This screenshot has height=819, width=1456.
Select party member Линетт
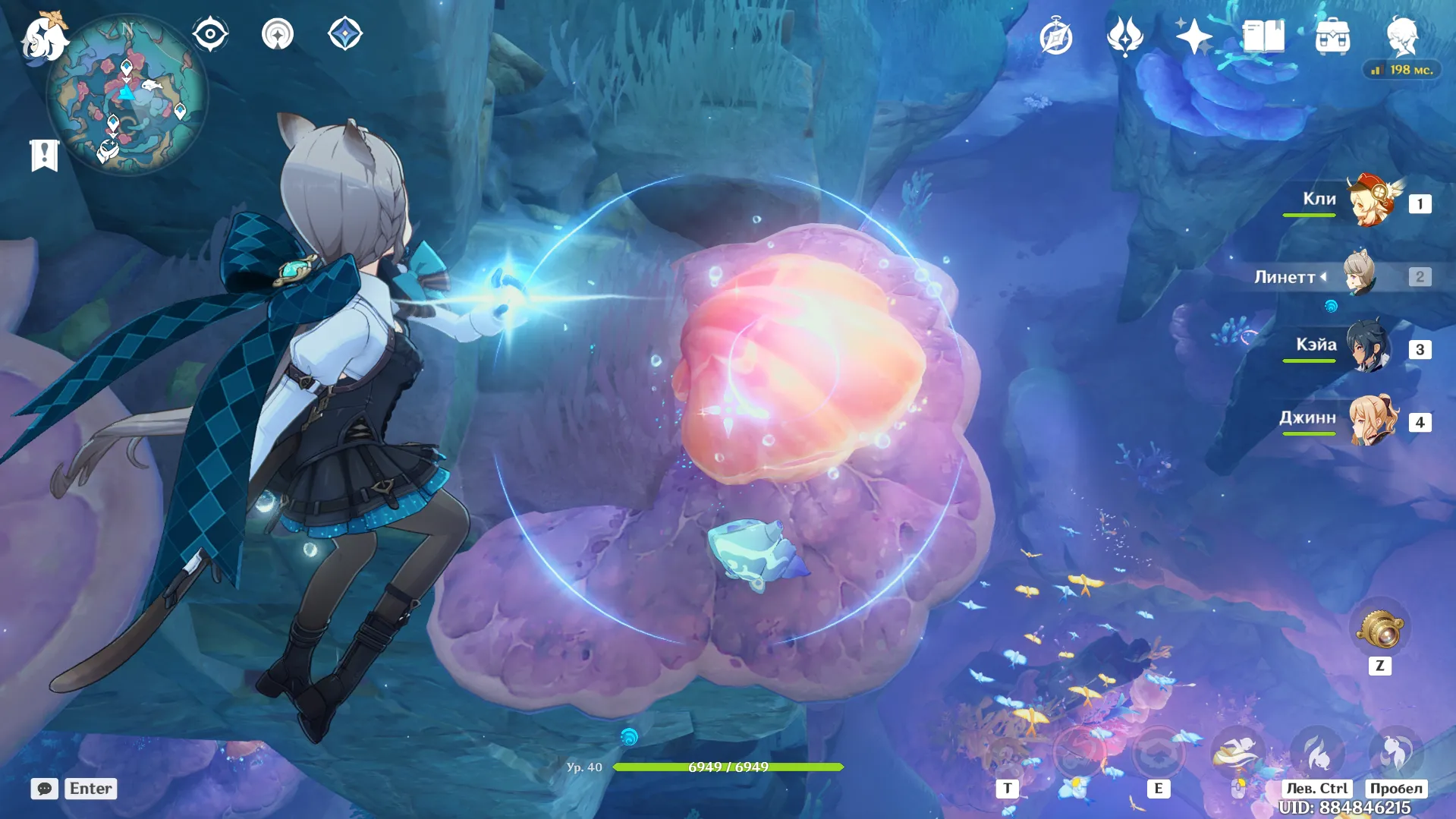click(x=1360, y=275)
